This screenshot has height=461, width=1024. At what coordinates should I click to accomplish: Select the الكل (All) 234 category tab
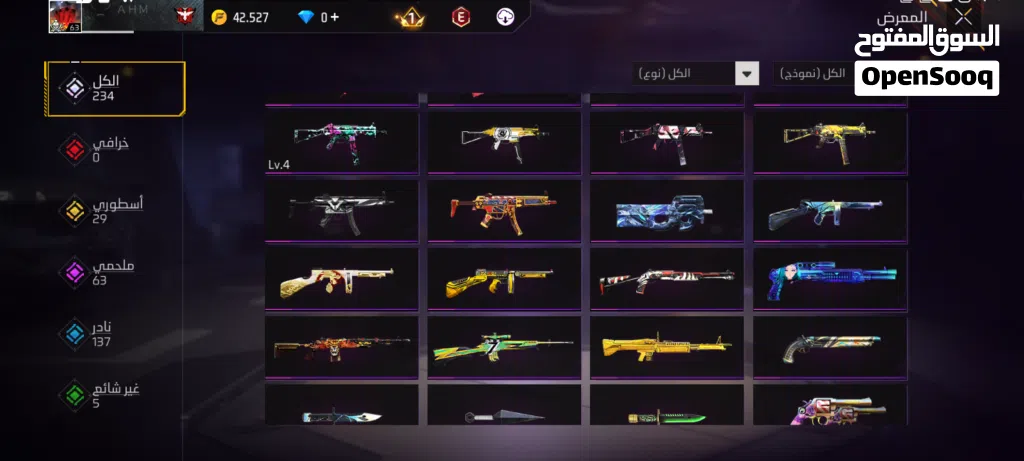coord(114,89)
